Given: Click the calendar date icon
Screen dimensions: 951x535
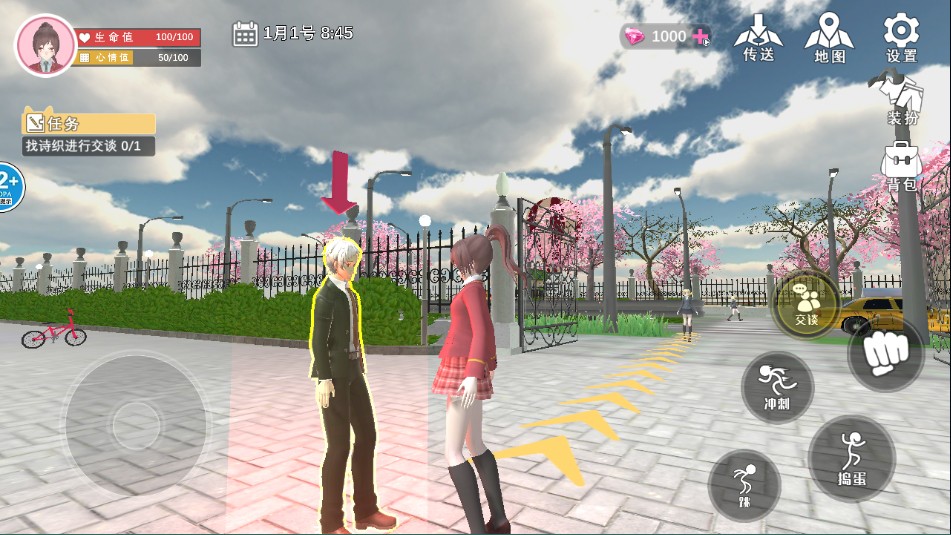Looking at the screenshot, I should (245, 34).
